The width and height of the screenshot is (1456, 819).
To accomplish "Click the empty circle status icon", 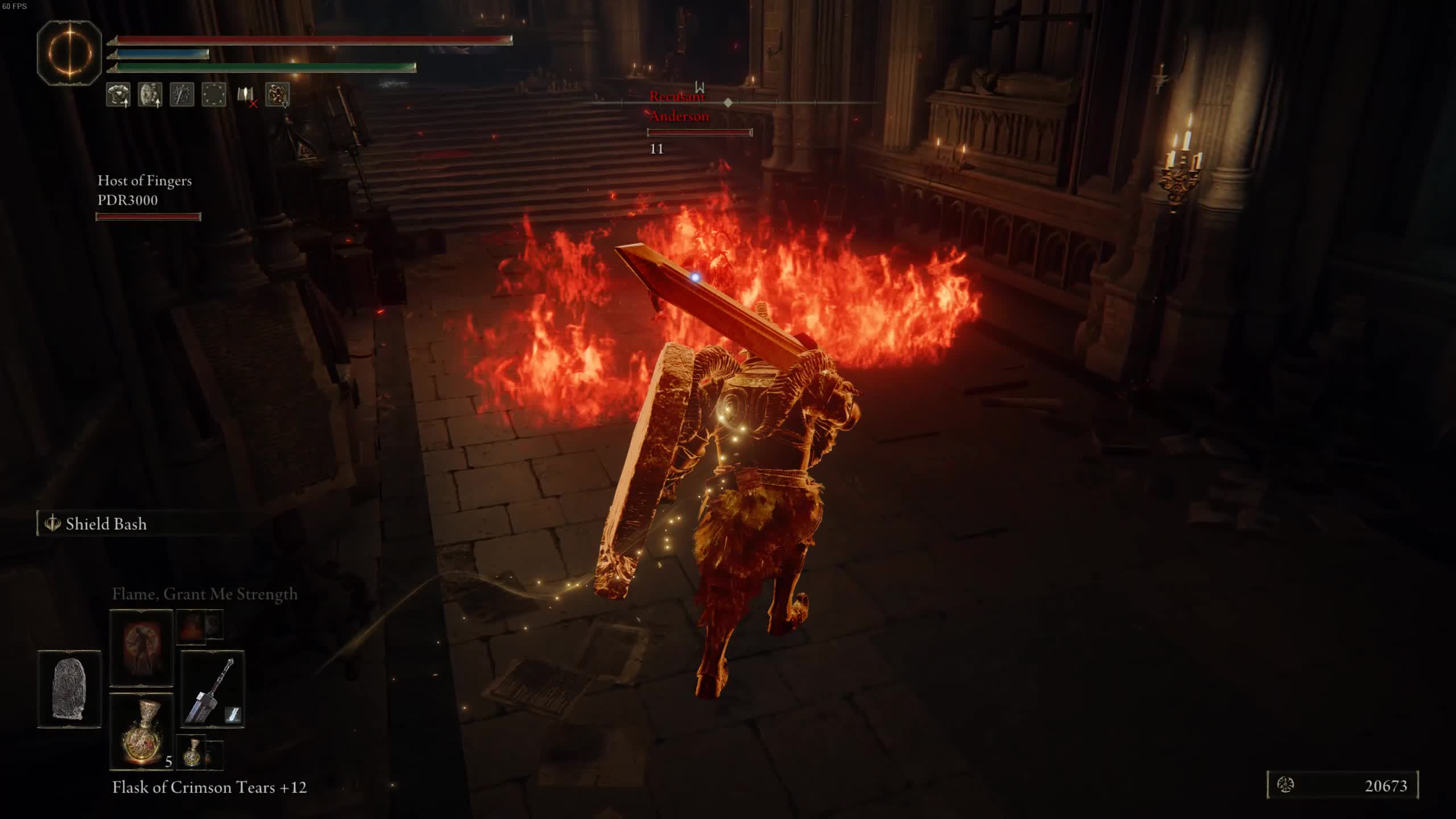I will coord(214,94).
